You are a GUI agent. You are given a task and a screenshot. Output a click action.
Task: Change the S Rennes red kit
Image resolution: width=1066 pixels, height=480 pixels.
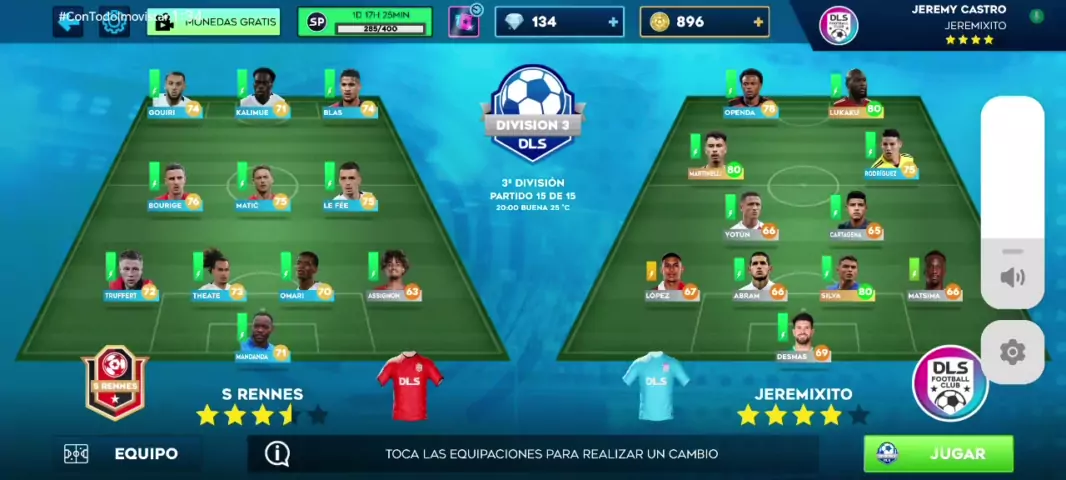(409, 385)
